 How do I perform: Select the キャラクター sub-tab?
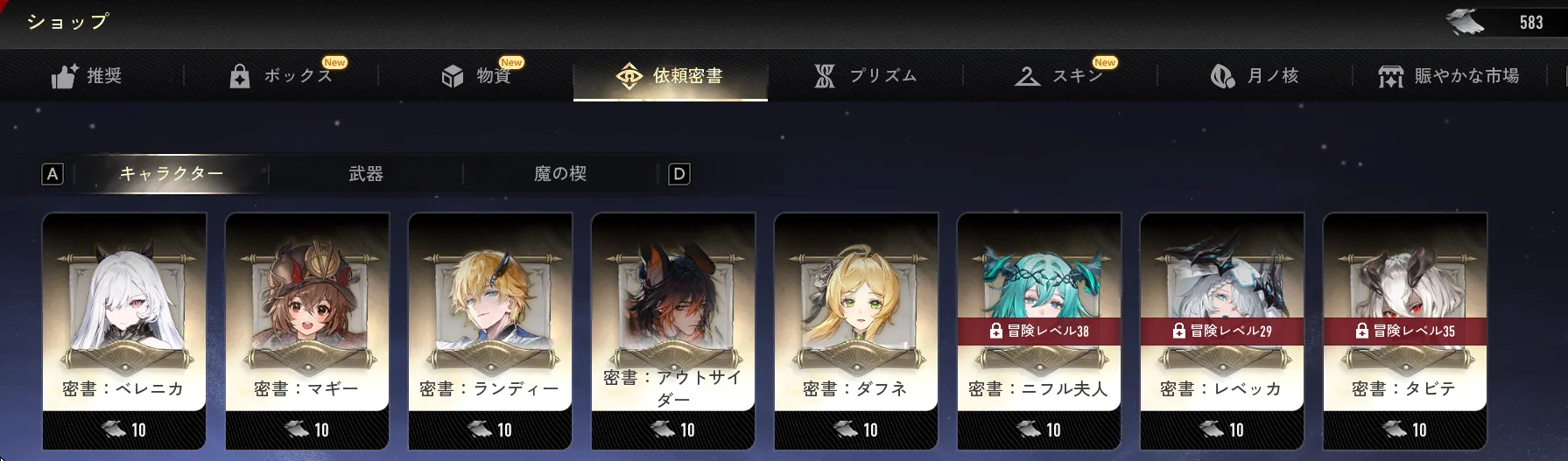point(172,174)
